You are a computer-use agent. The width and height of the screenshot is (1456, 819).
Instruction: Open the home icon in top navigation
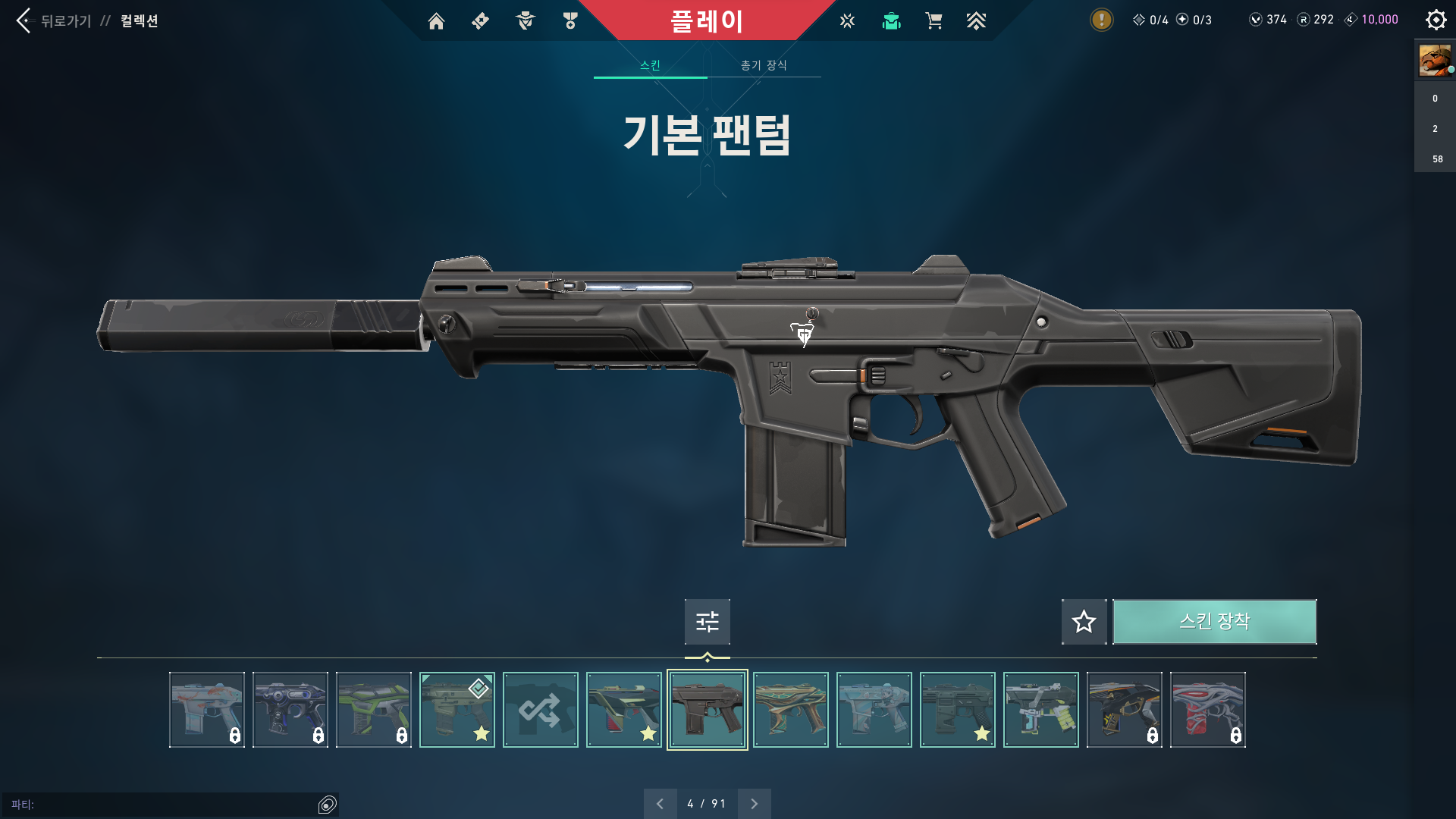tap(436, 21)
